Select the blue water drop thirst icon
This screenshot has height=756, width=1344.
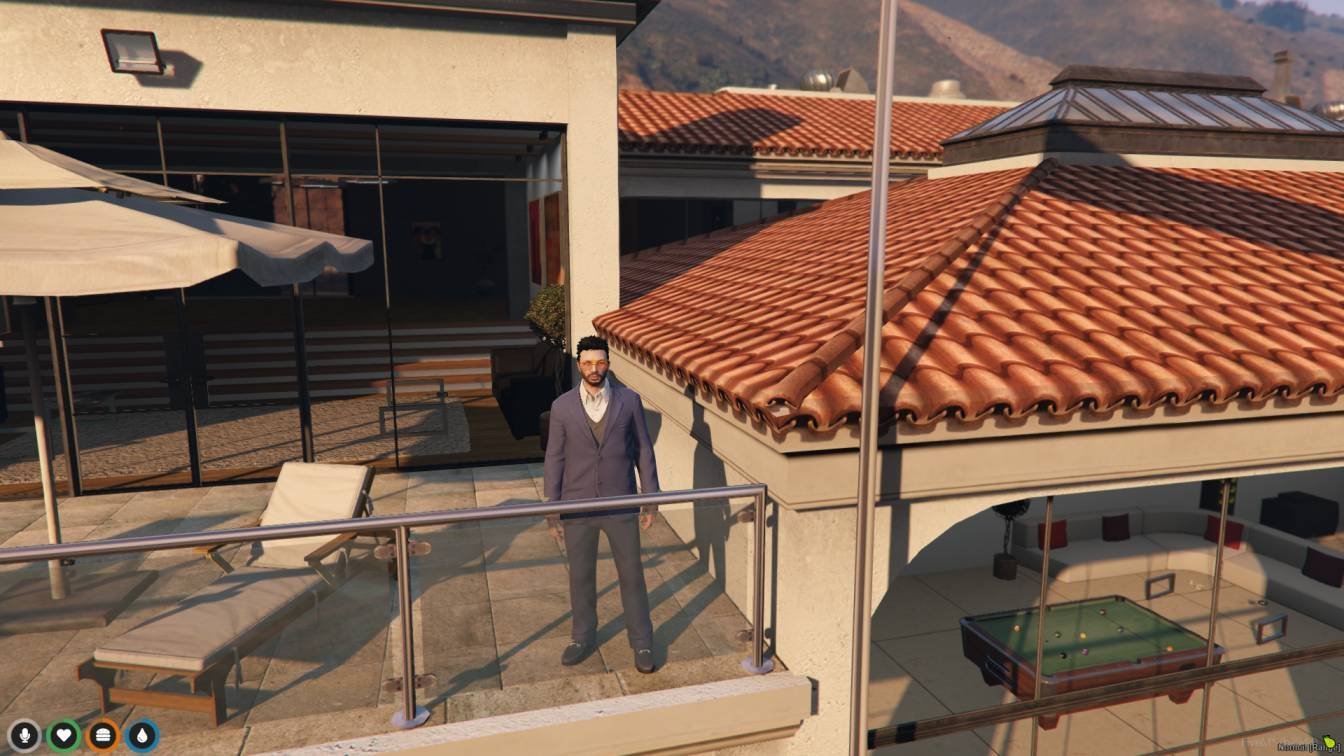141,736
